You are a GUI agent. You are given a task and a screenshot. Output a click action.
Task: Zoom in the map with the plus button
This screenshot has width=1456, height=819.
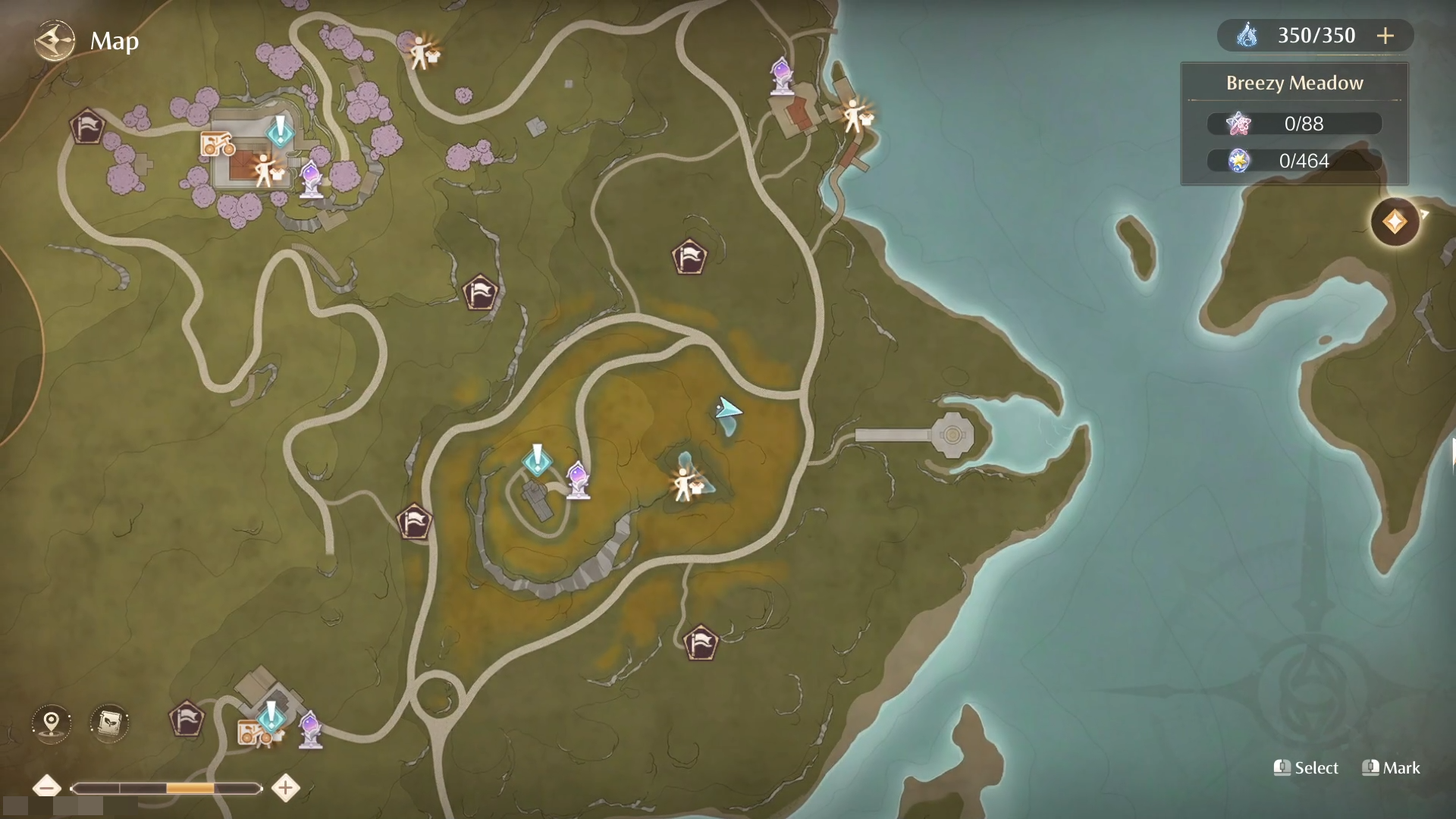(285, 787)
